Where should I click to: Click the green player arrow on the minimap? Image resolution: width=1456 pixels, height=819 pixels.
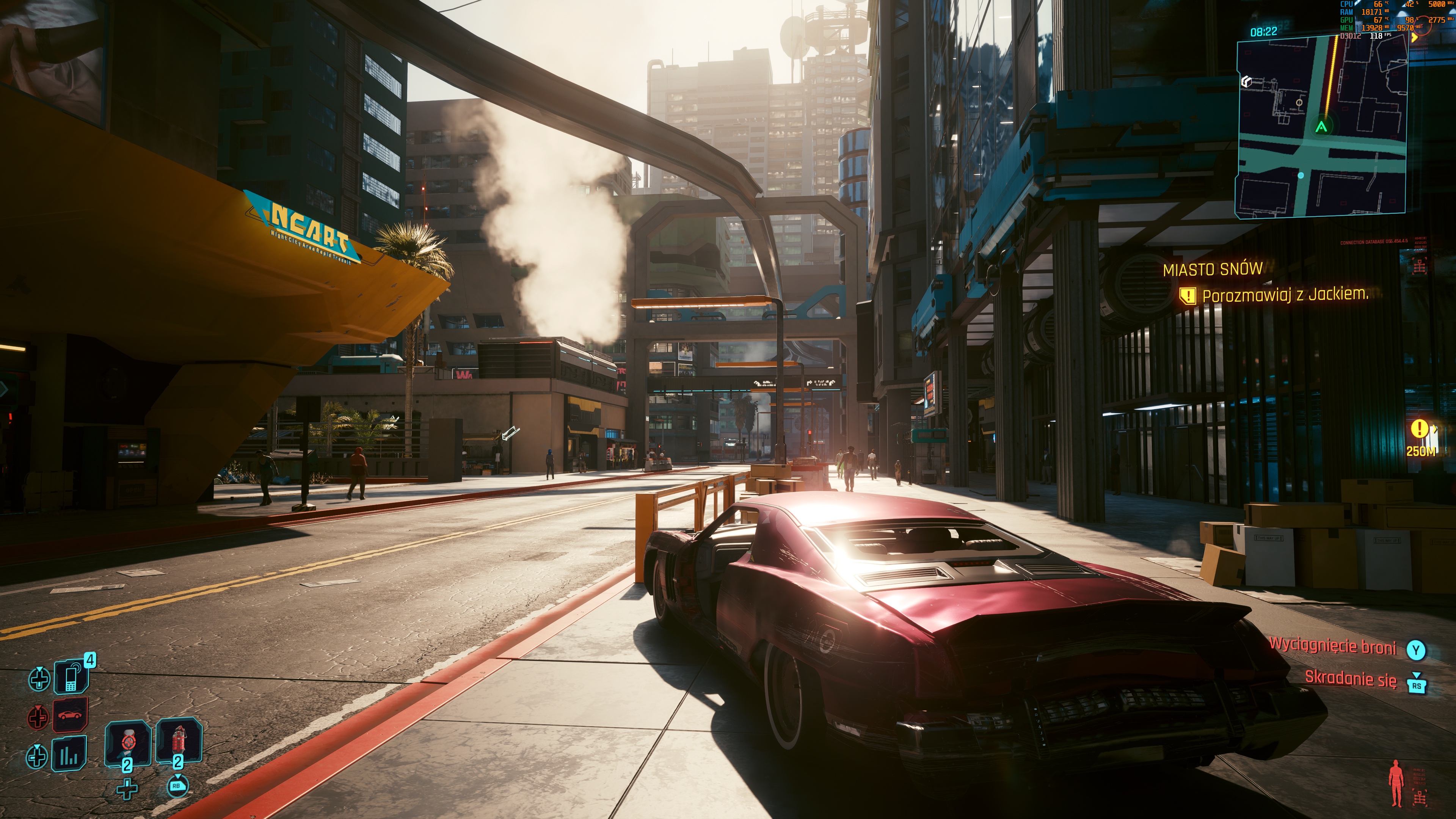click(x=1321, y=127)
